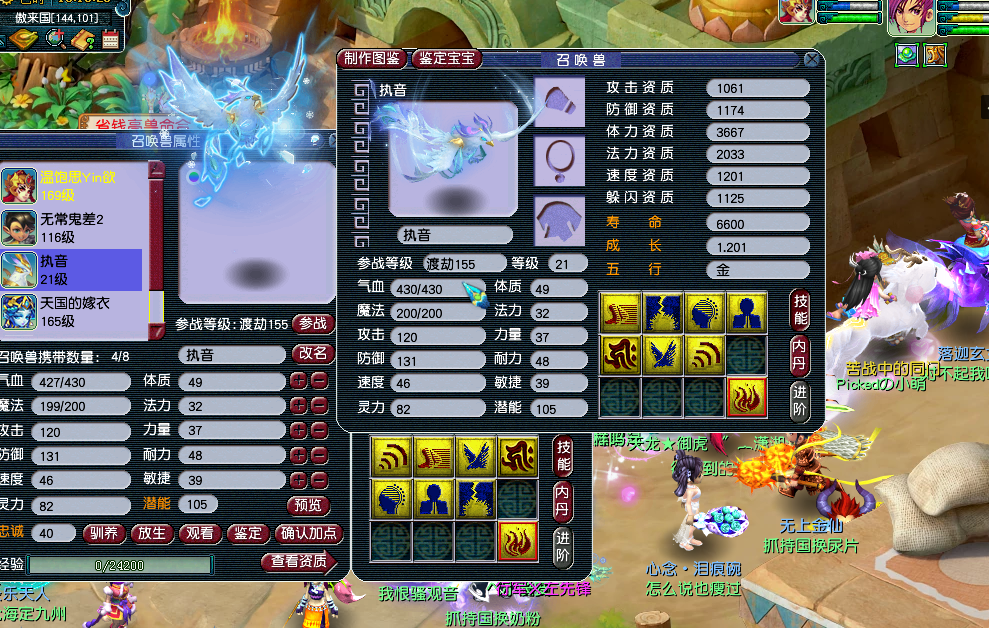Add a point to 体质 with plus
The height and width of the screenshot is (628, 989).
[298, 381]
